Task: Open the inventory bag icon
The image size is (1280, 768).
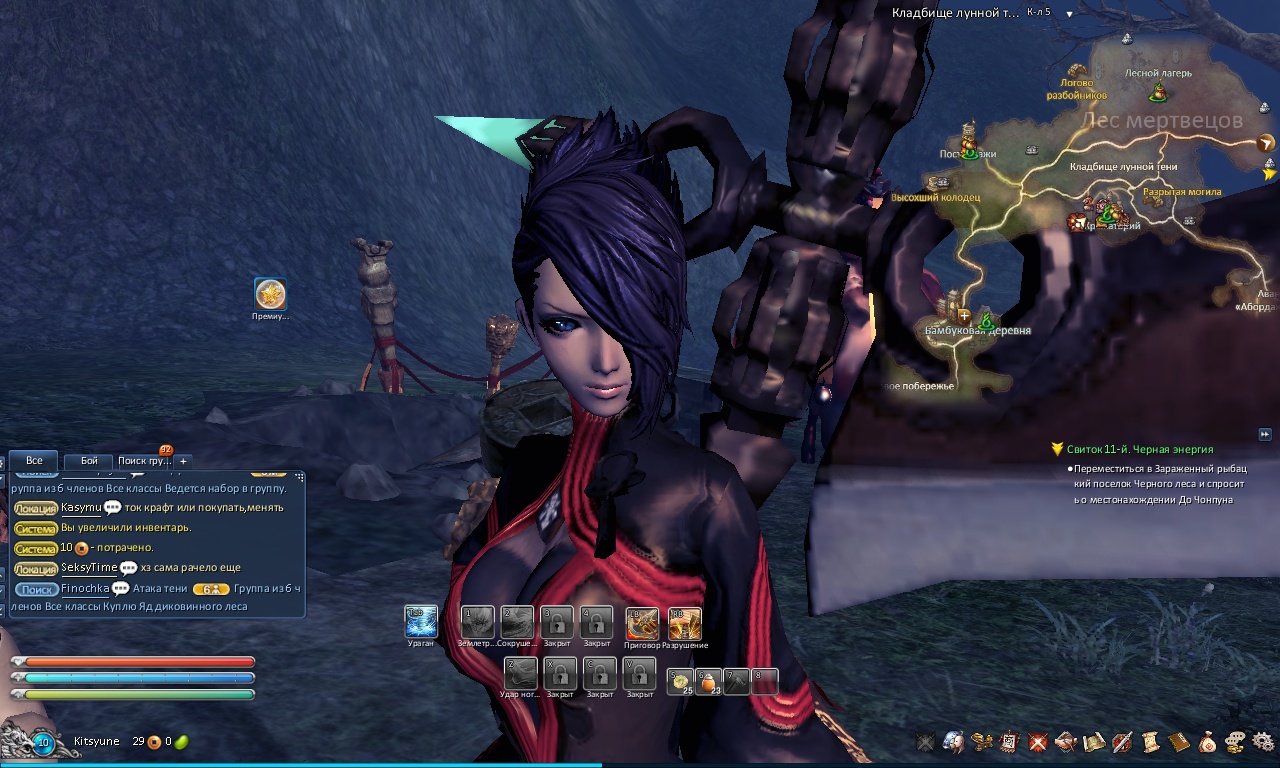Action: [1207, 742]
